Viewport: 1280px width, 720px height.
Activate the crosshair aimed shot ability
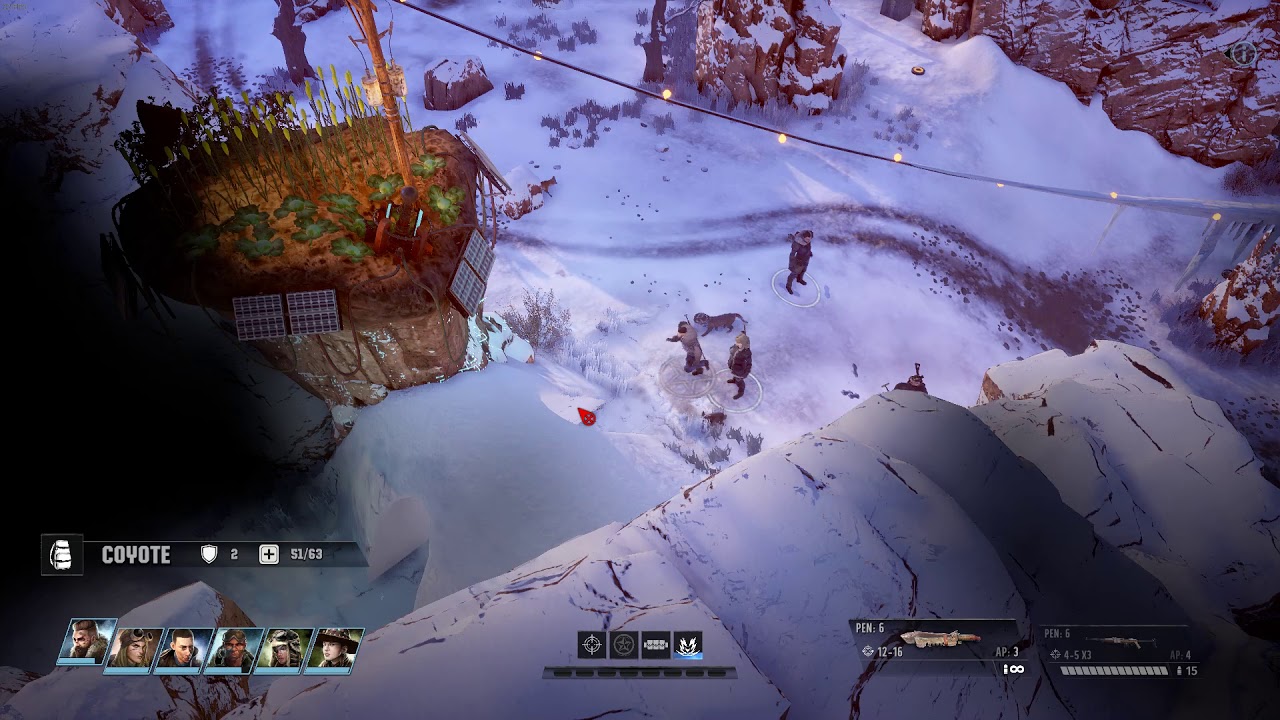(x=592, y=645)
